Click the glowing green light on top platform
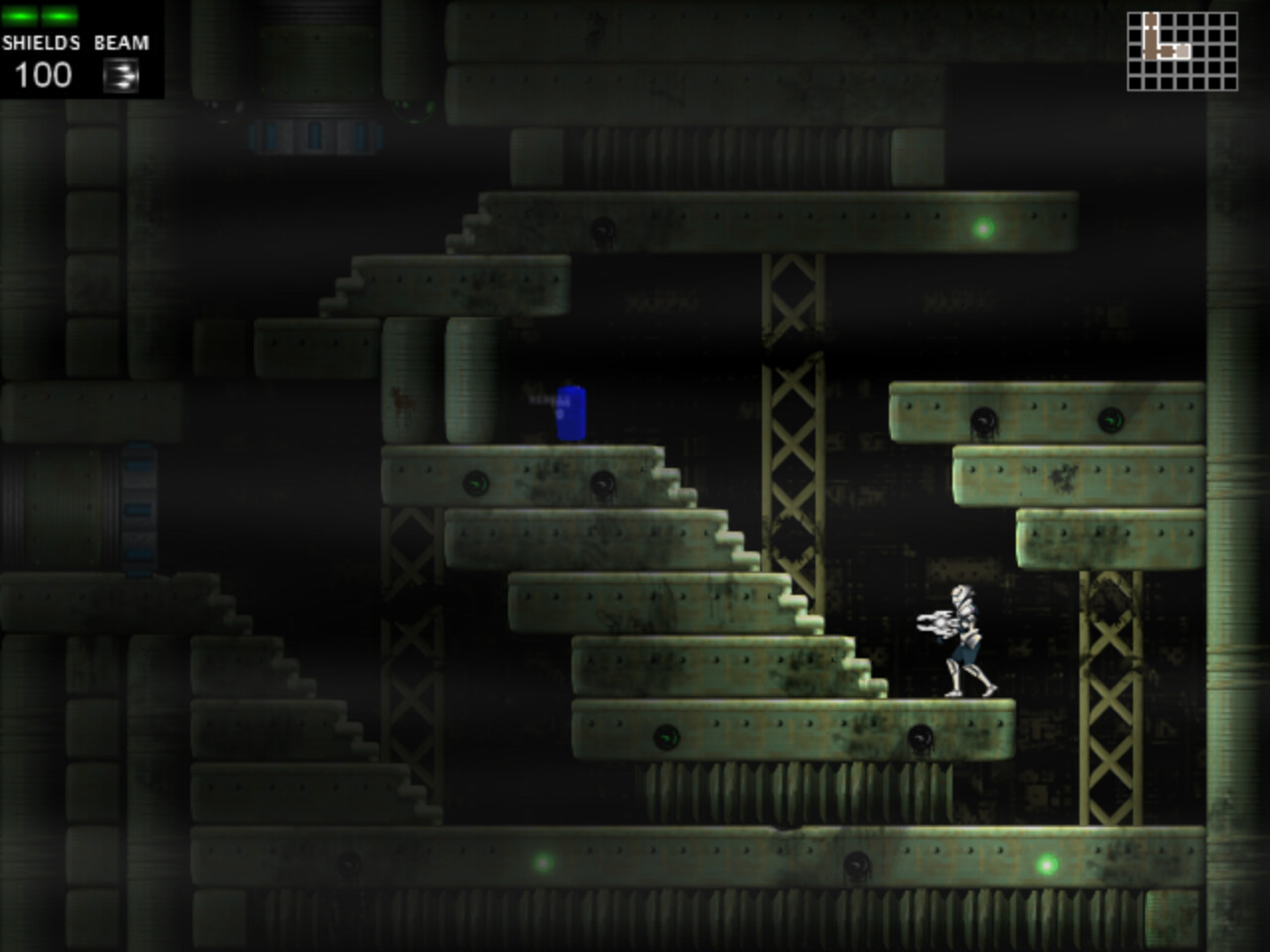Image resolution: width=1270 pixels, height=952 pixels. 981,230
